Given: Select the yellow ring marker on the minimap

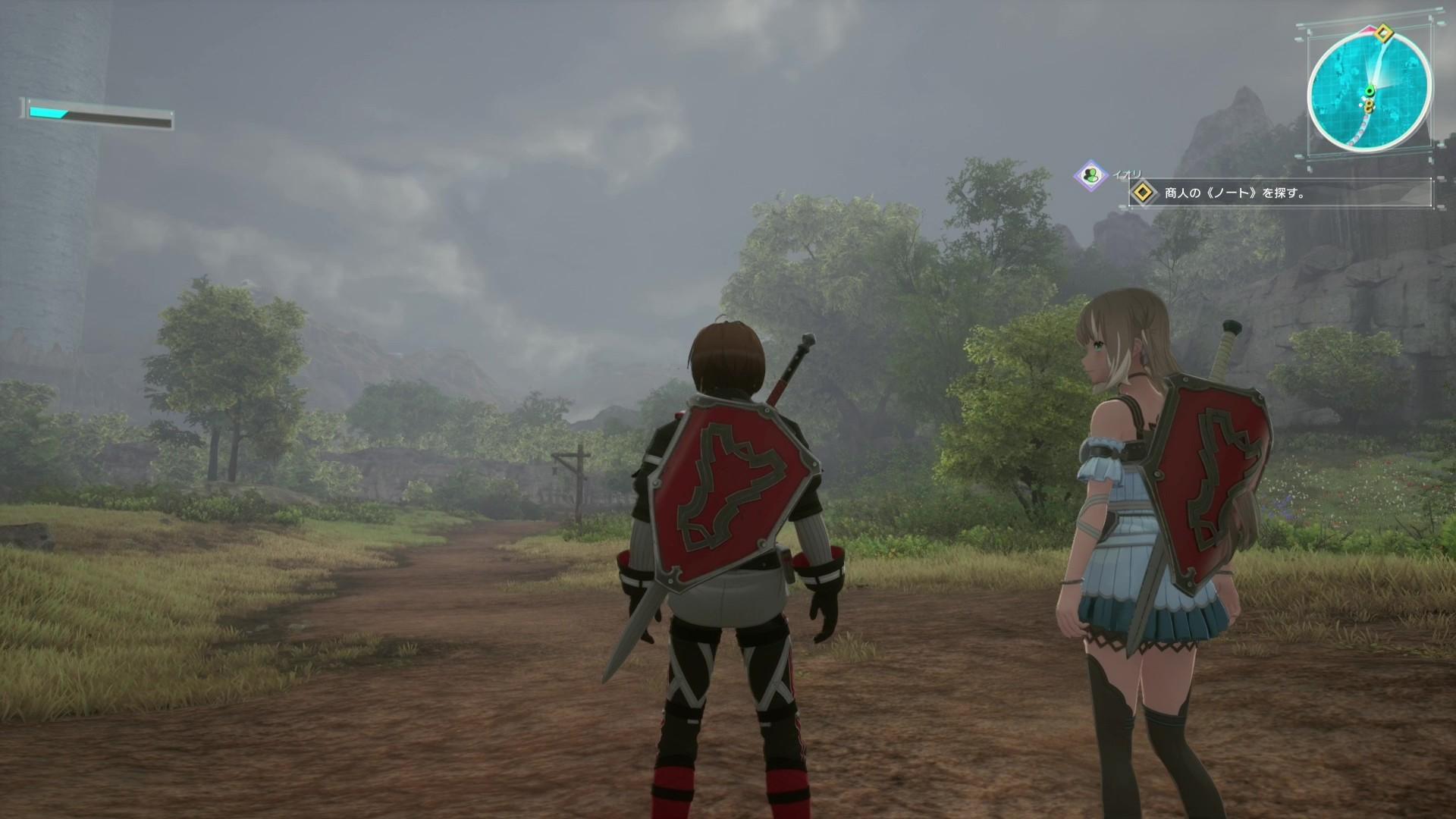Looking at the screenshot, I should (x=1369, y=105).
